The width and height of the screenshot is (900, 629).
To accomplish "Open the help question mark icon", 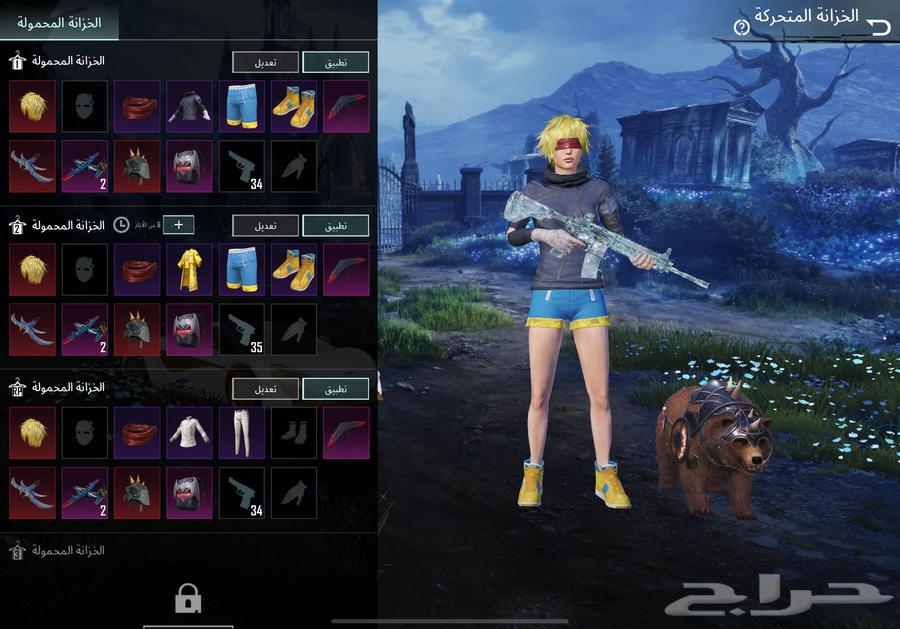I will 741,27.
